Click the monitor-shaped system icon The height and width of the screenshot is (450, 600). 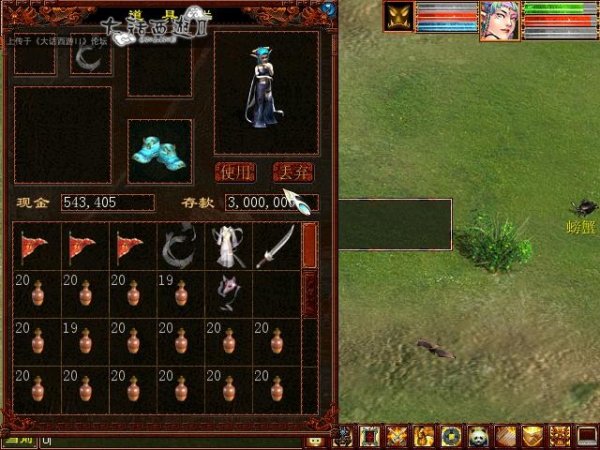coord(588,437)
